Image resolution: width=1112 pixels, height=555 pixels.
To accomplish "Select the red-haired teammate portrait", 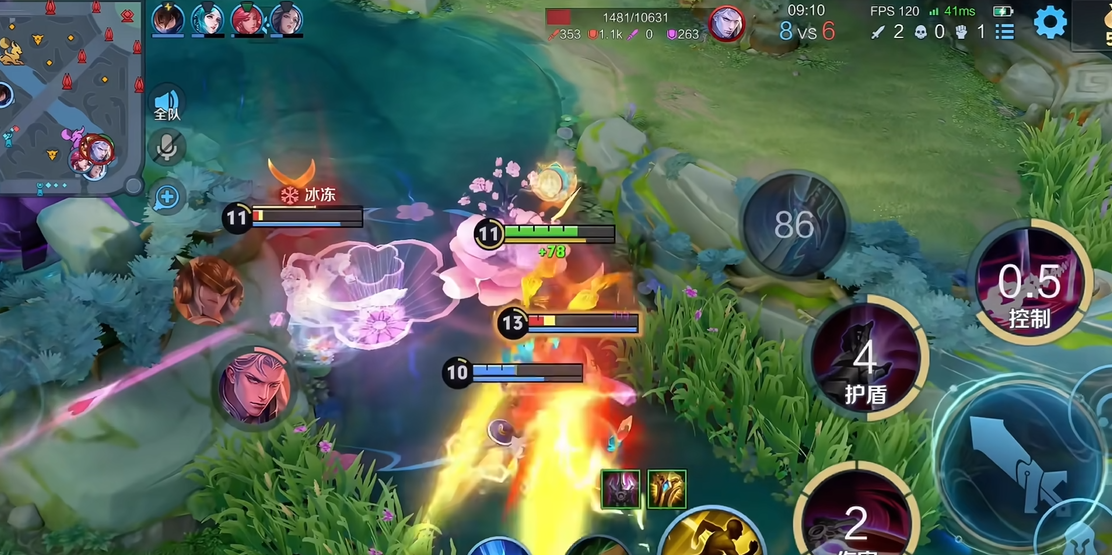I will tap(247, 20).
